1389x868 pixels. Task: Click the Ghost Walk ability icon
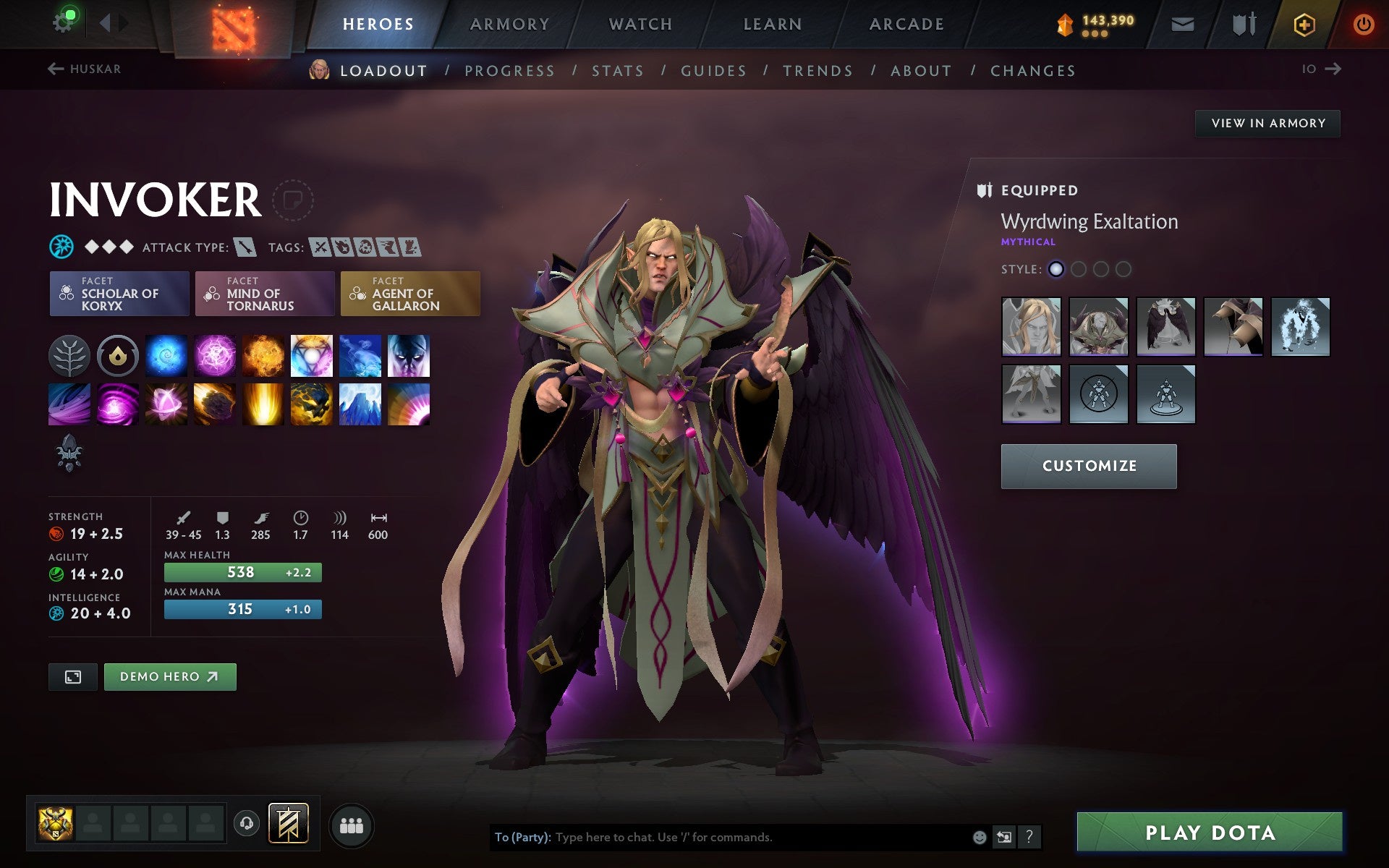pyautogui.click(x=360, y=355)
